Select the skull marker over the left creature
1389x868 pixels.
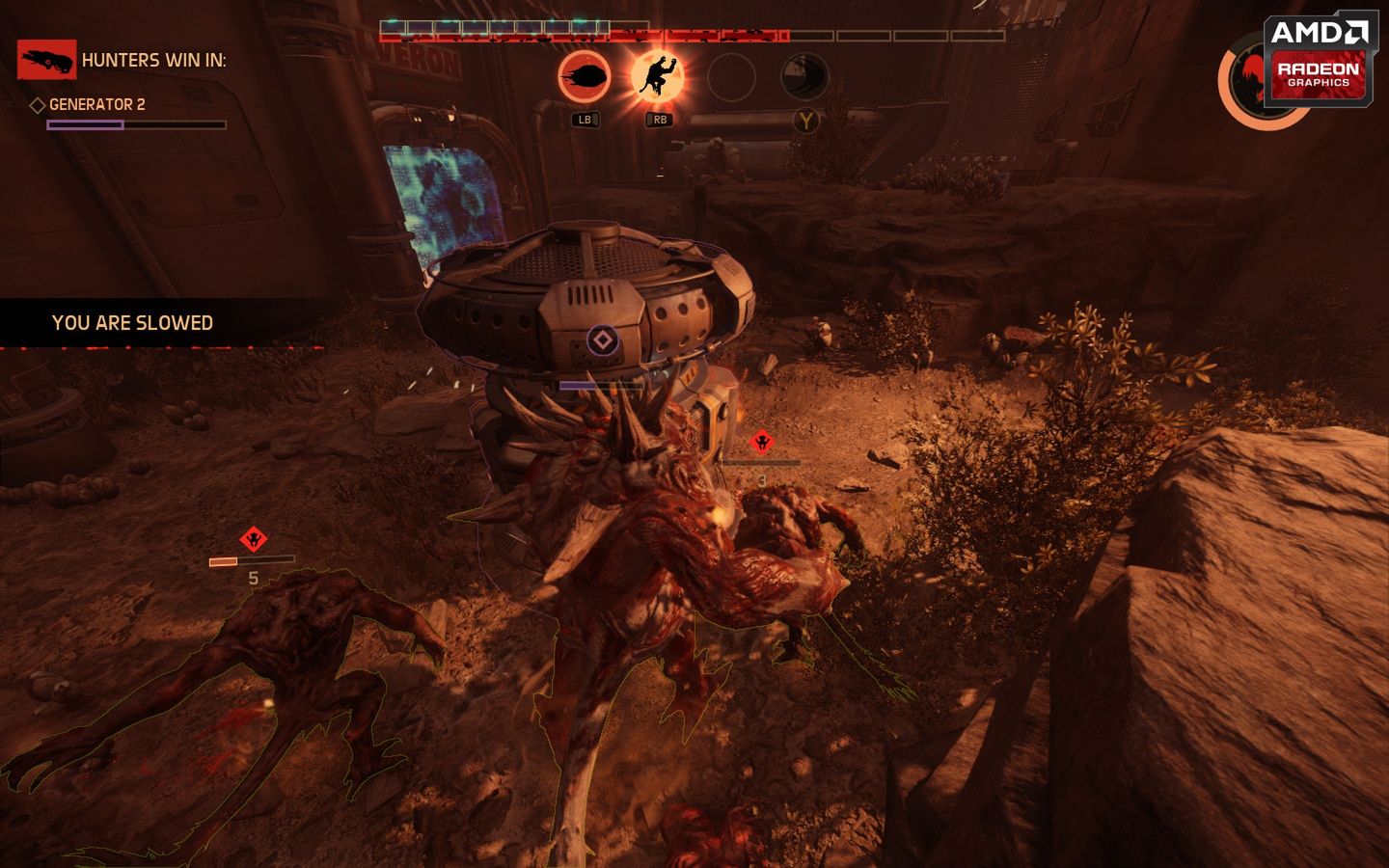[254, 537]
